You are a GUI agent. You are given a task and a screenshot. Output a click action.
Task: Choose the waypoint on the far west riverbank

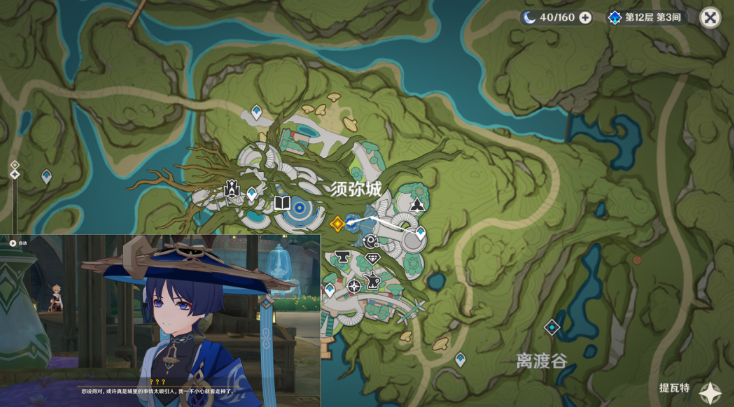coord(46,176)
